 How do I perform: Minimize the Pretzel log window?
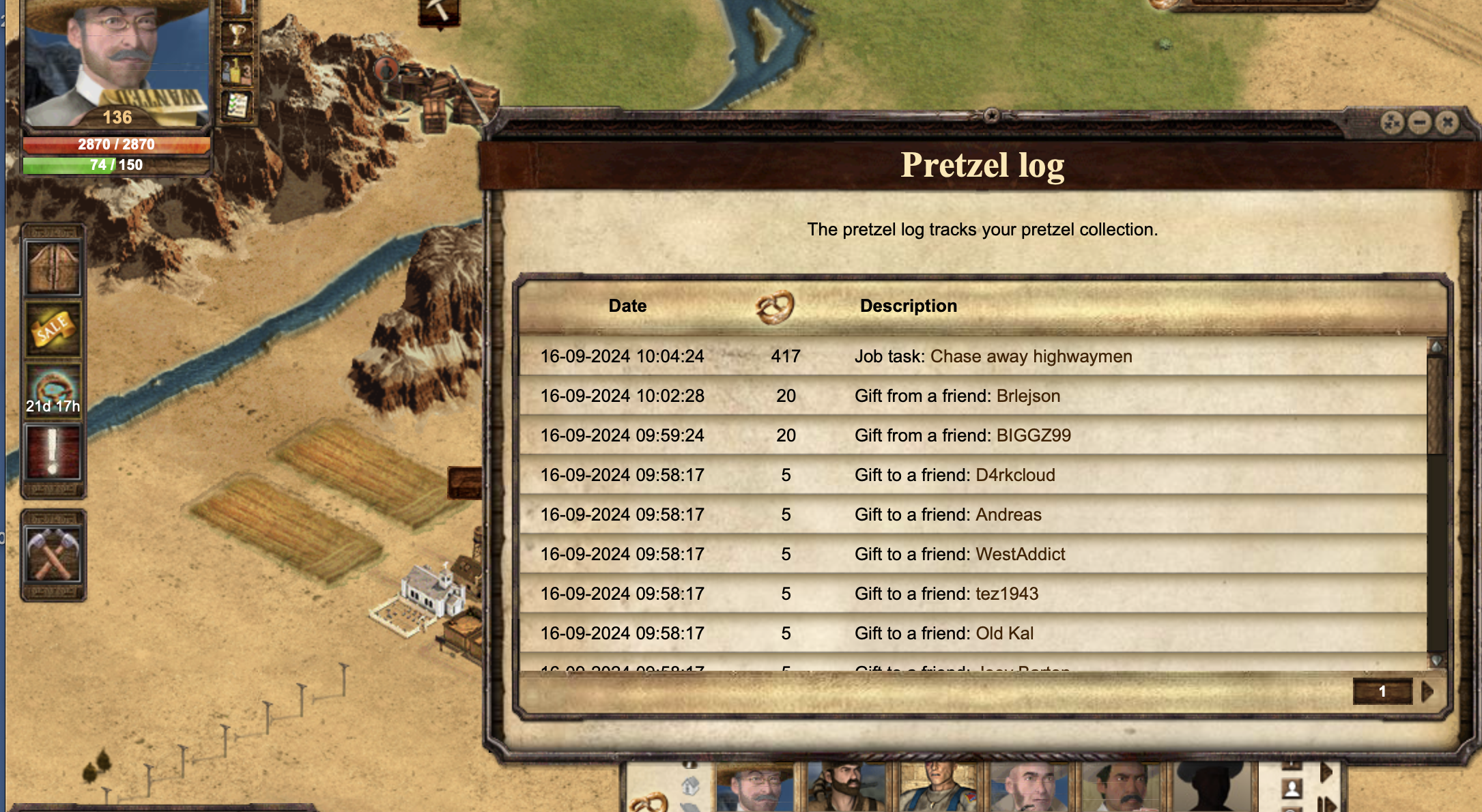(x=1419, y=123)
